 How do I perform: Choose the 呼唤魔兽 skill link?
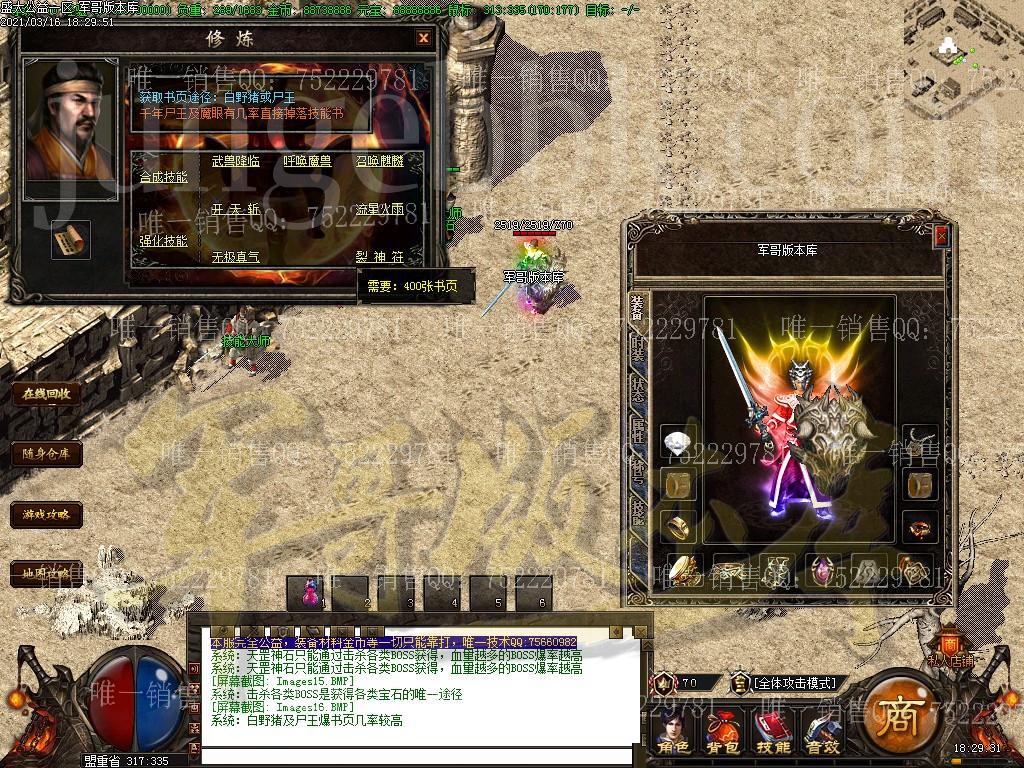[x=307, y=160]
